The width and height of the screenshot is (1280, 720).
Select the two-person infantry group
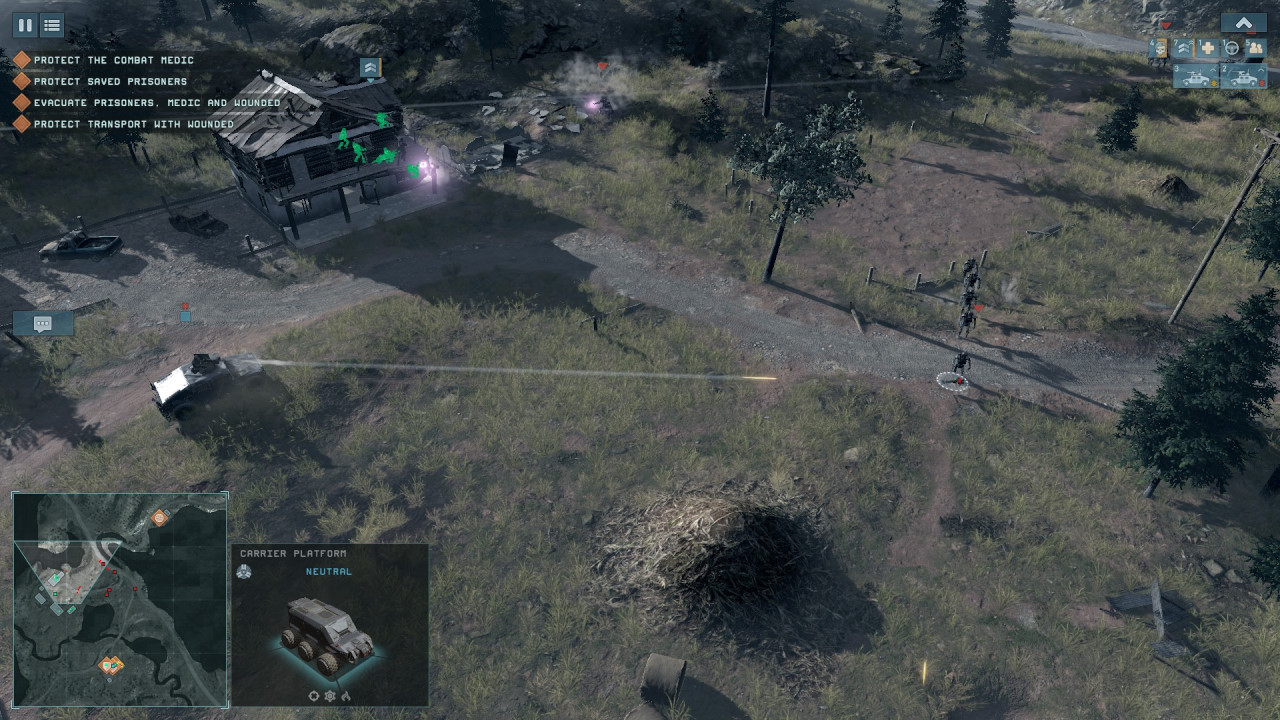(x=1256, y=48)
